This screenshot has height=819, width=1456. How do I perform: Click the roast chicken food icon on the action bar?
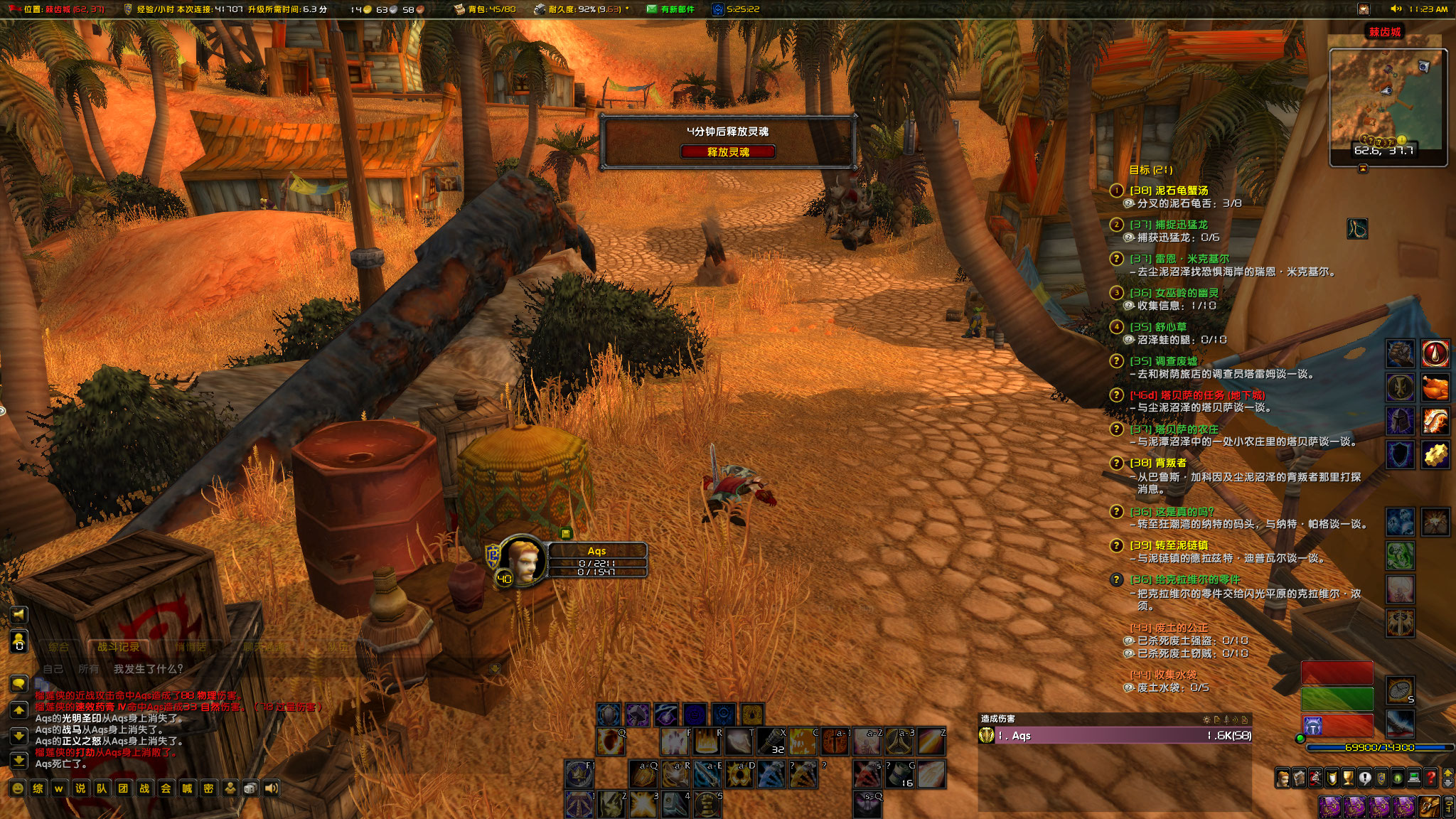pyautogui.click(x=1435, y=388)
